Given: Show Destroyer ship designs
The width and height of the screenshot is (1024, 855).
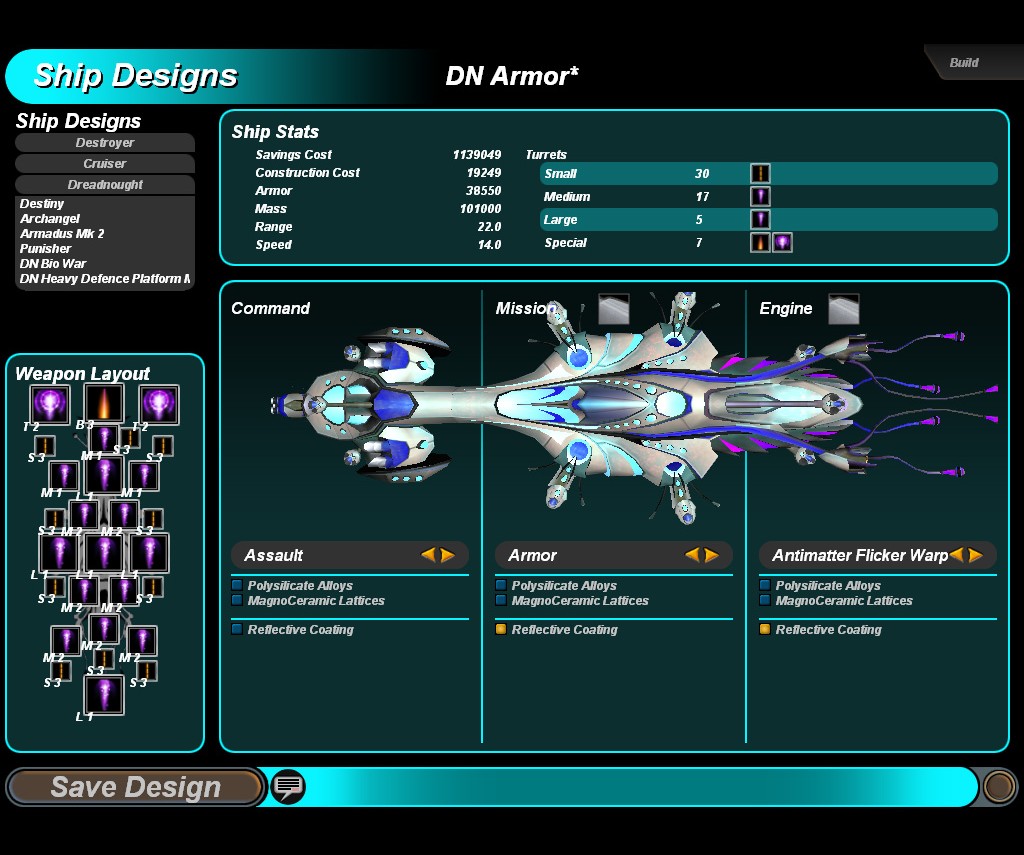Looking at the screenshot, I should coord(105,143).
